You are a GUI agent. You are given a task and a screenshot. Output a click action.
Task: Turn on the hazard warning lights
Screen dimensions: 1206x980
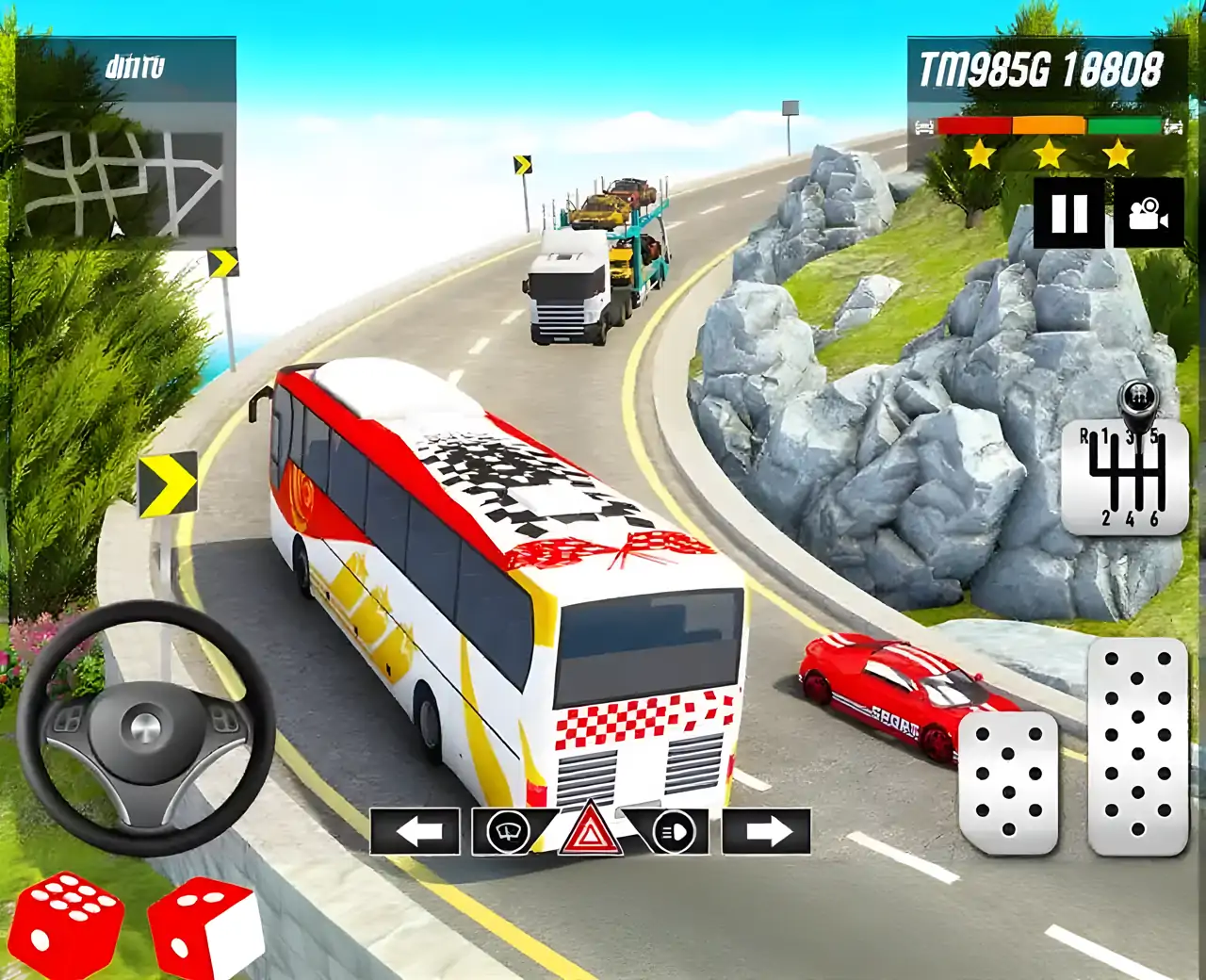(590, 831)
